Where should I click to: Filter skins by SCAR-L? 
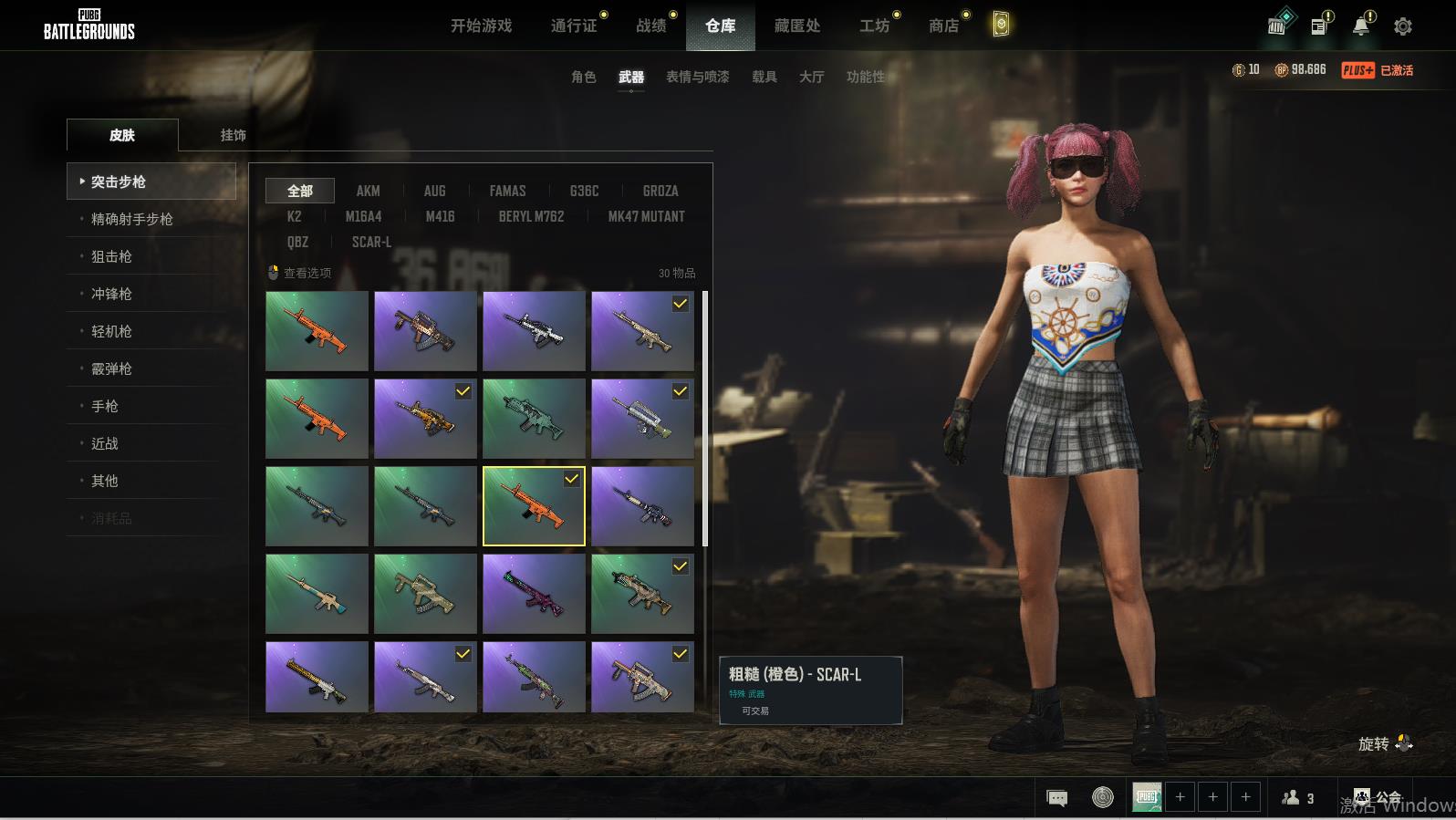pos(371,242)
